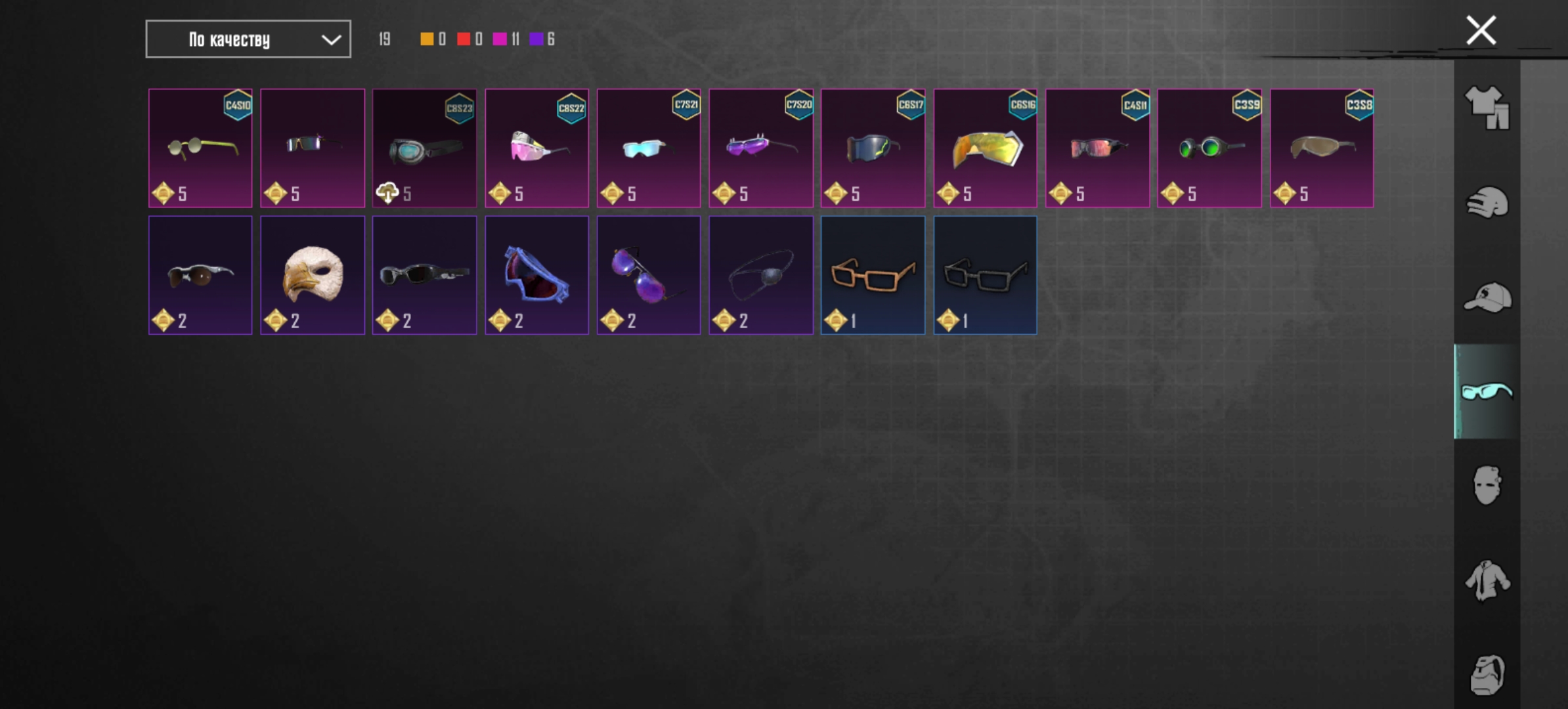Switch to the jacket category tab
1568x709 pixels.
click(x=1487, y=580)
